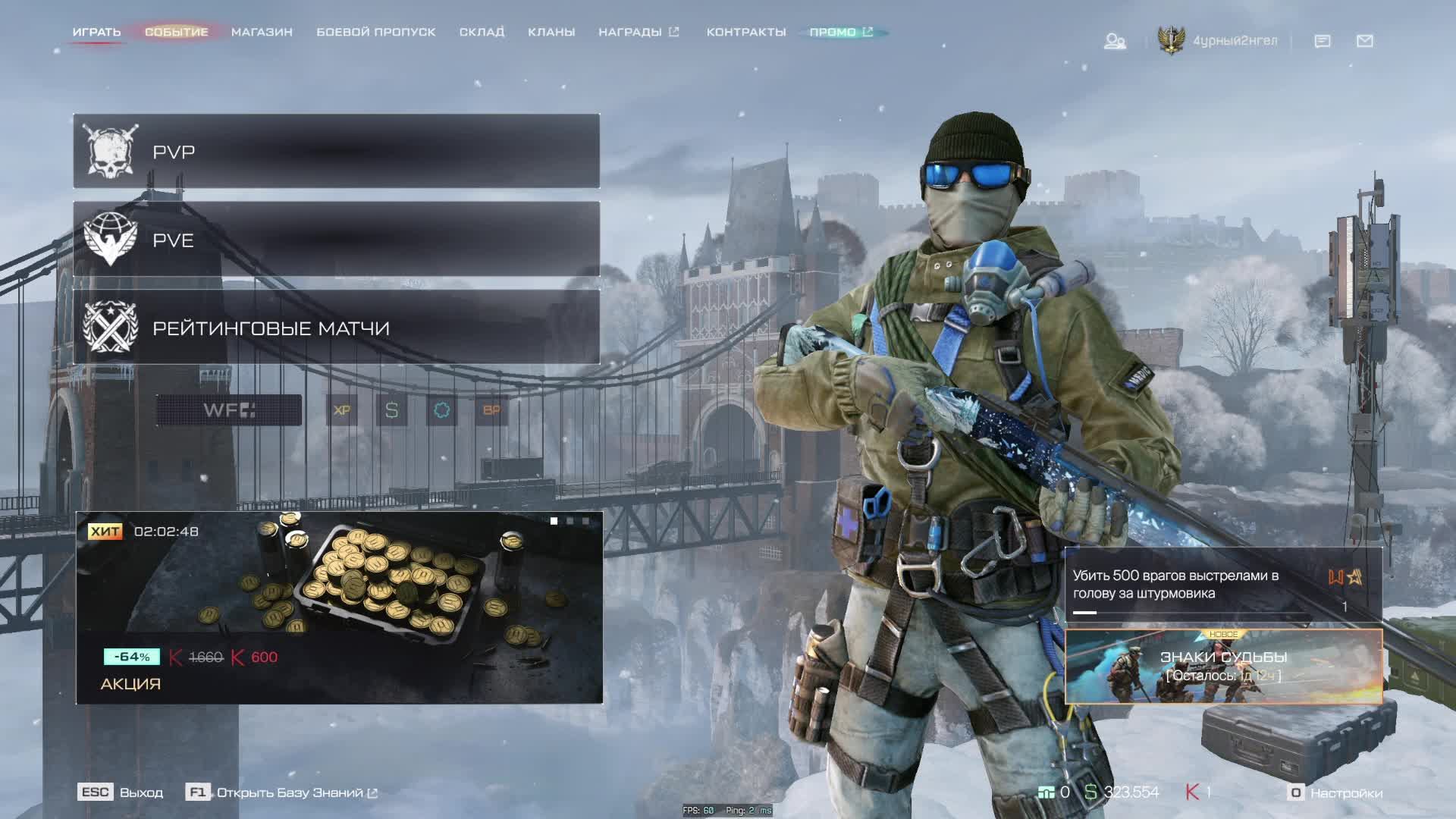Open the Магазин shop tab
This screenshot has width=1456, height=819.
(x=262, y=32)
